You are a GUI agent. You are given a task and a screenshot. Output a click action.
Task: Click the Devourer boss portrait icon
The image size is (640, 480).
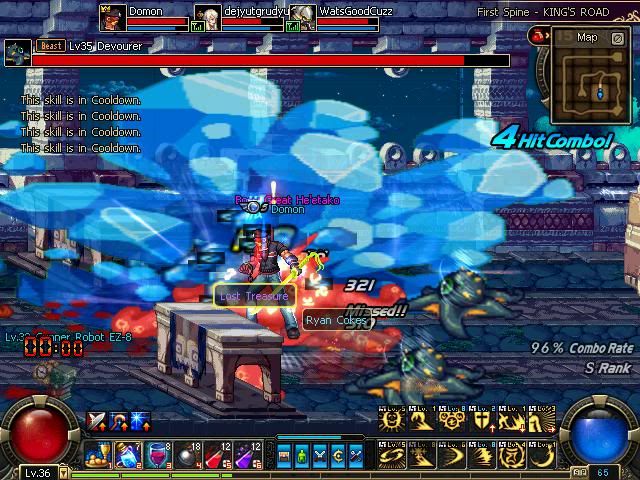(16, 53)
